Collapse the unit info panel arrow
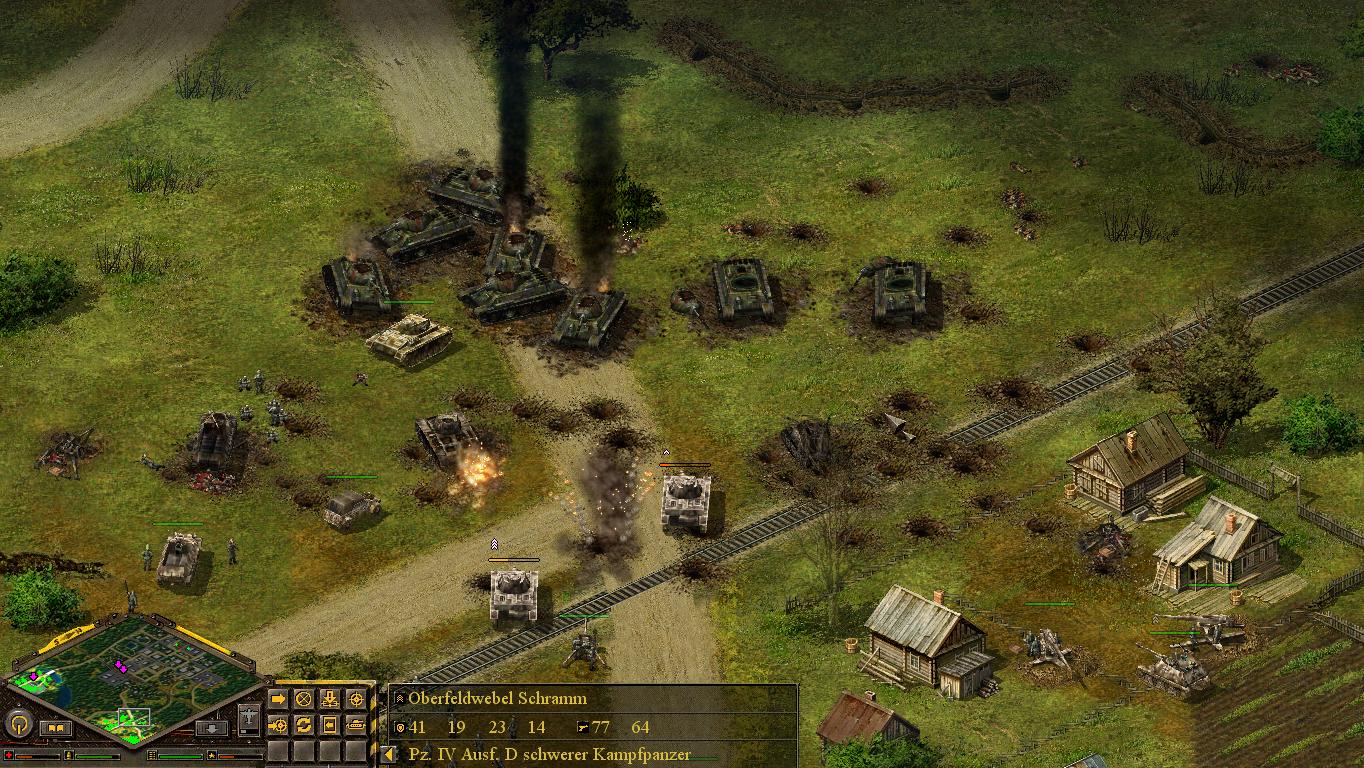This screenshot has width=1364, height=768. coord(390,755)
